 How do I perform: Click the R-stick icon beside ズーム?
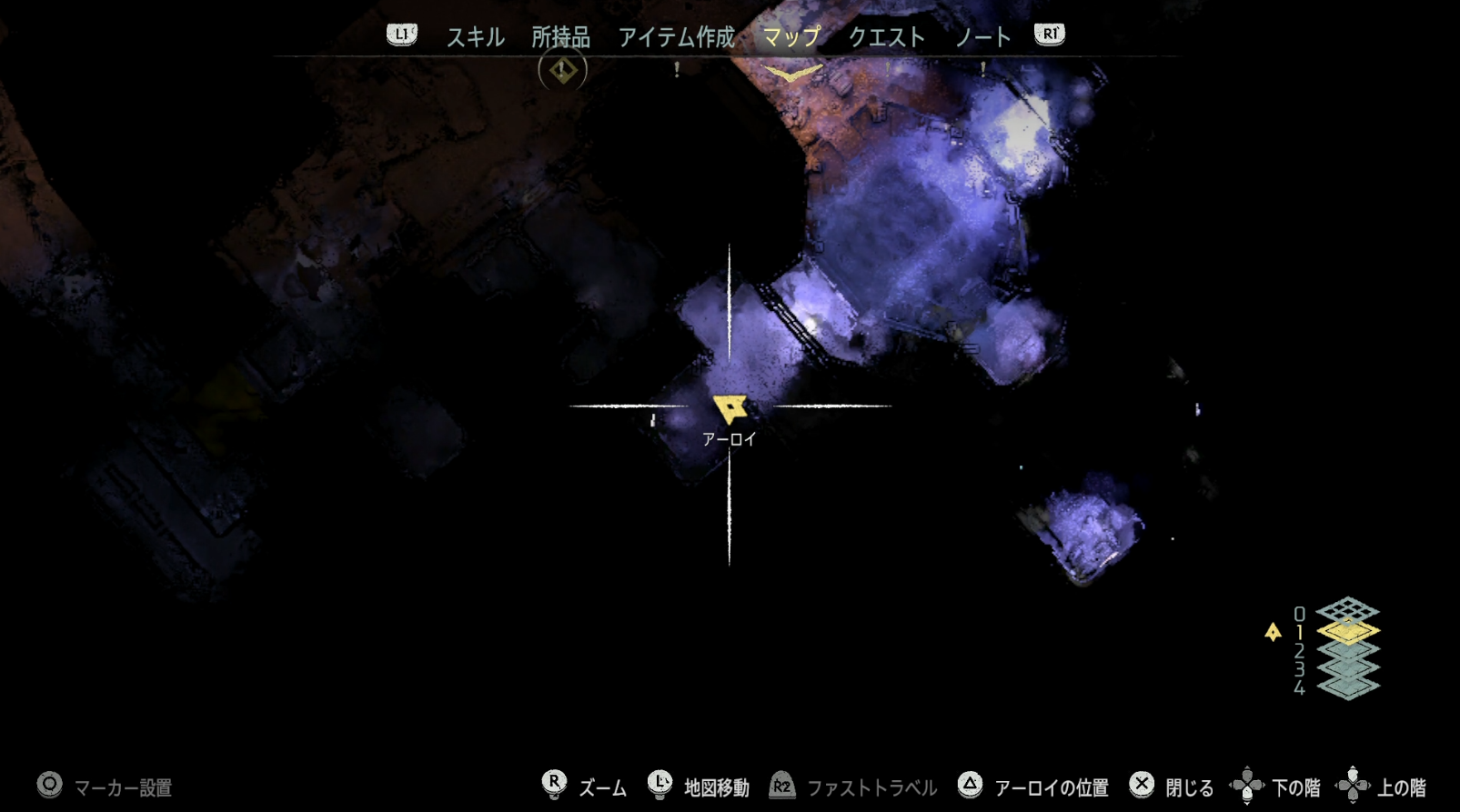click(x=553, y=784)
